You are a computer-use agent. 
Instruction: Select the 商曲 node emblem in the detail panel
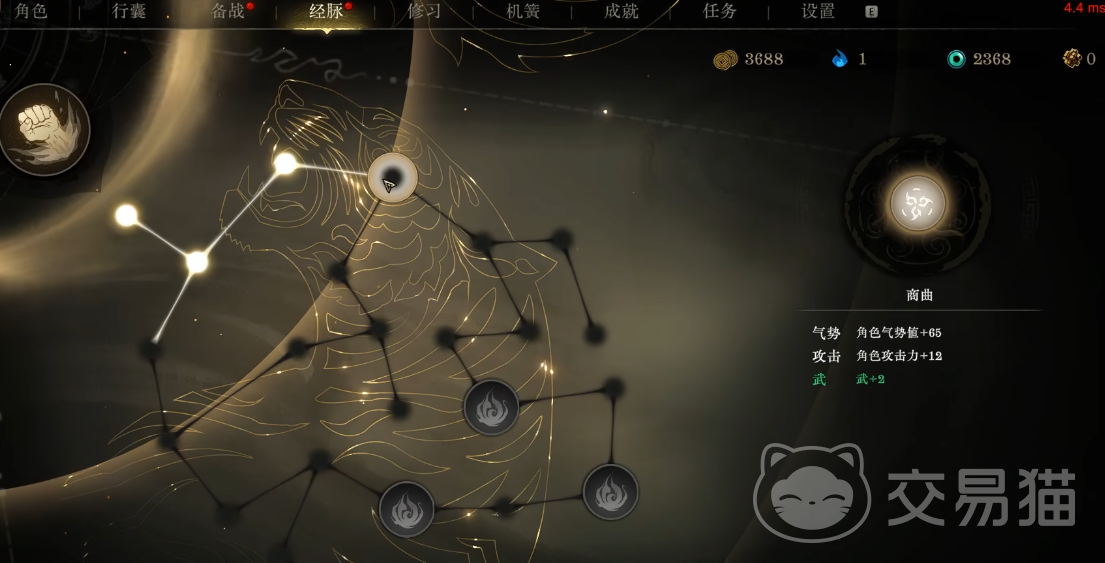pyautogui.click(x=917, y=204)
